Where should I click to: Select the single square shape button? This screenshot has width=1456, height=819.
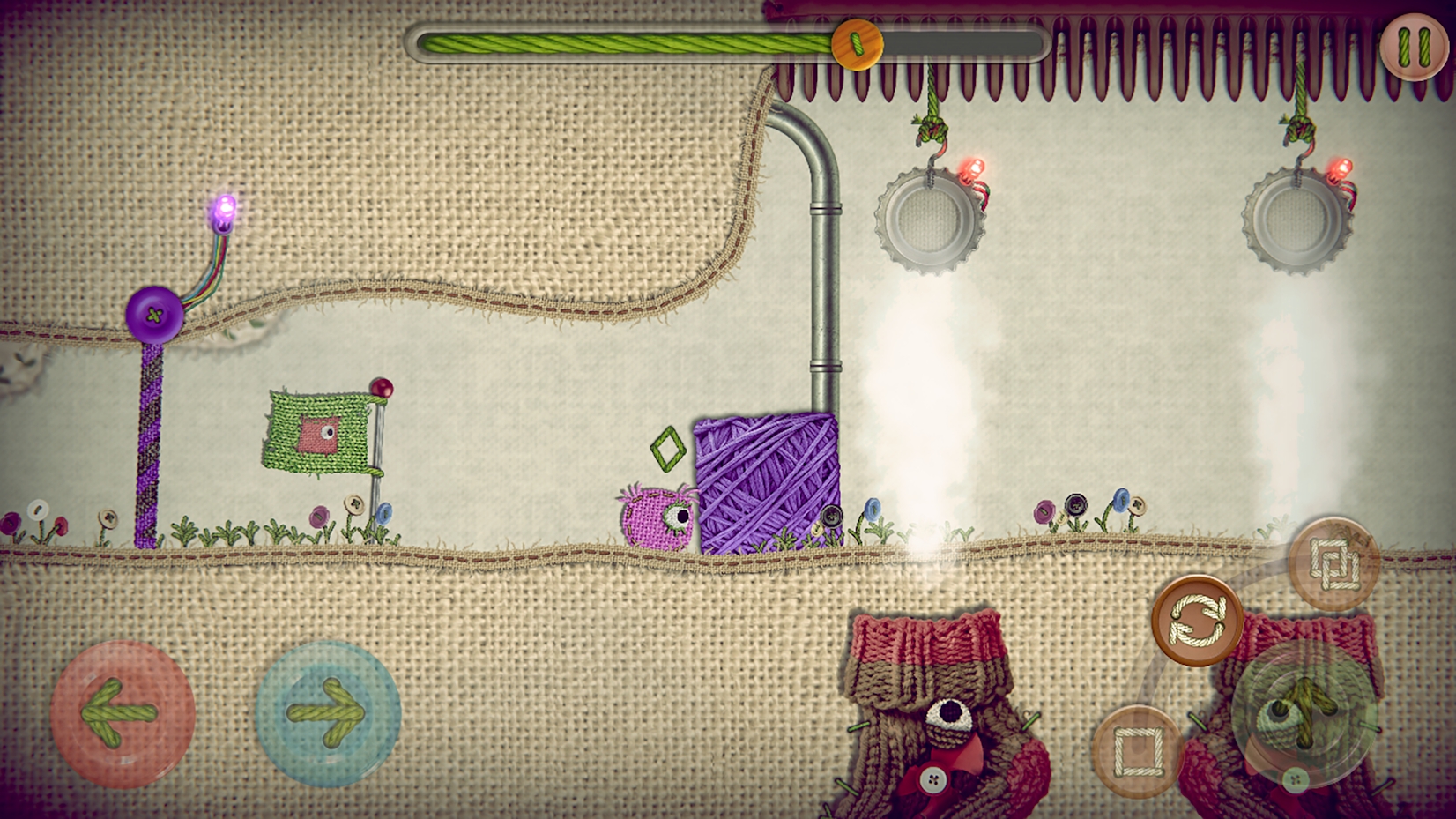[1136, 752]
